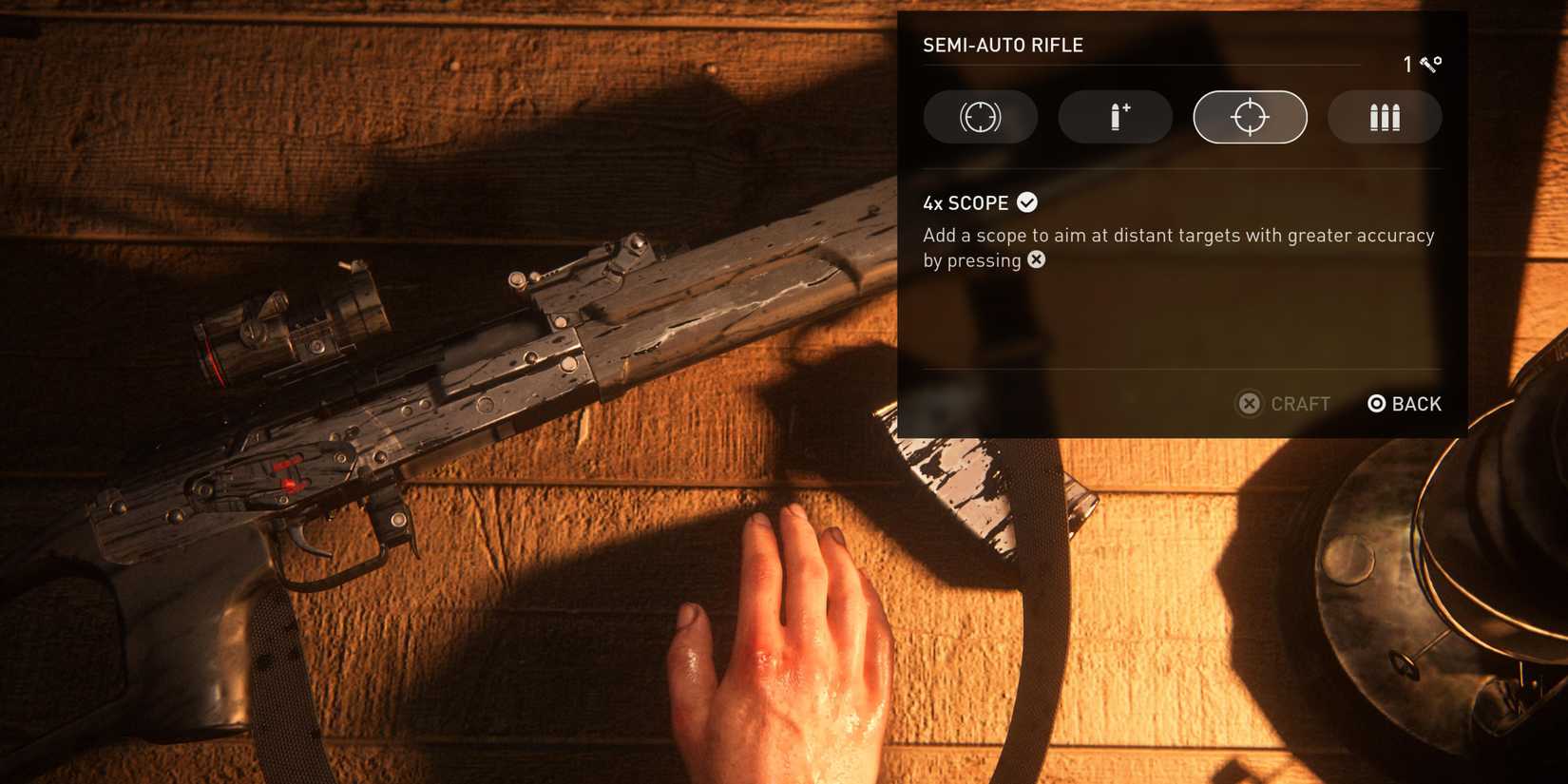Expand the scope upgrade details section
Image resolution: width=1568 pixels, height=784 pixels.
pyautogui.click(x=965, y=202)
